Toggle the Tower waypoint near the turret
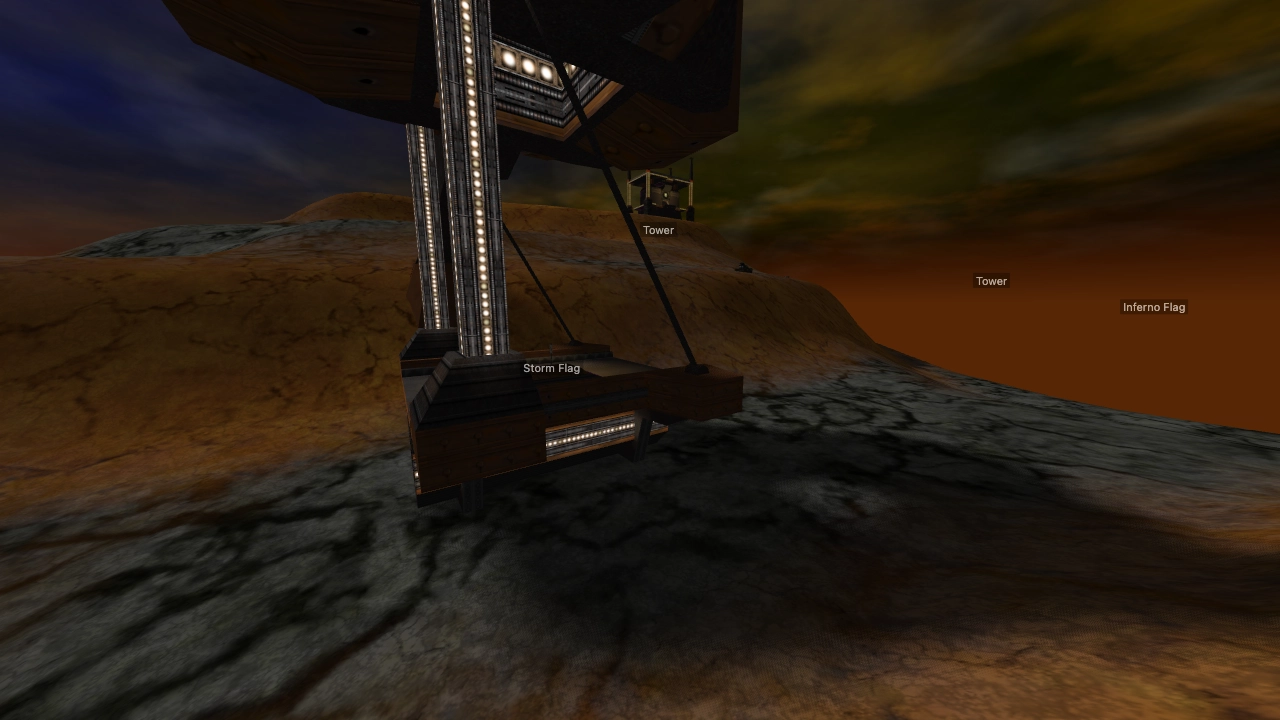Viewport: 1280px width, 720px height. point(660,230)
